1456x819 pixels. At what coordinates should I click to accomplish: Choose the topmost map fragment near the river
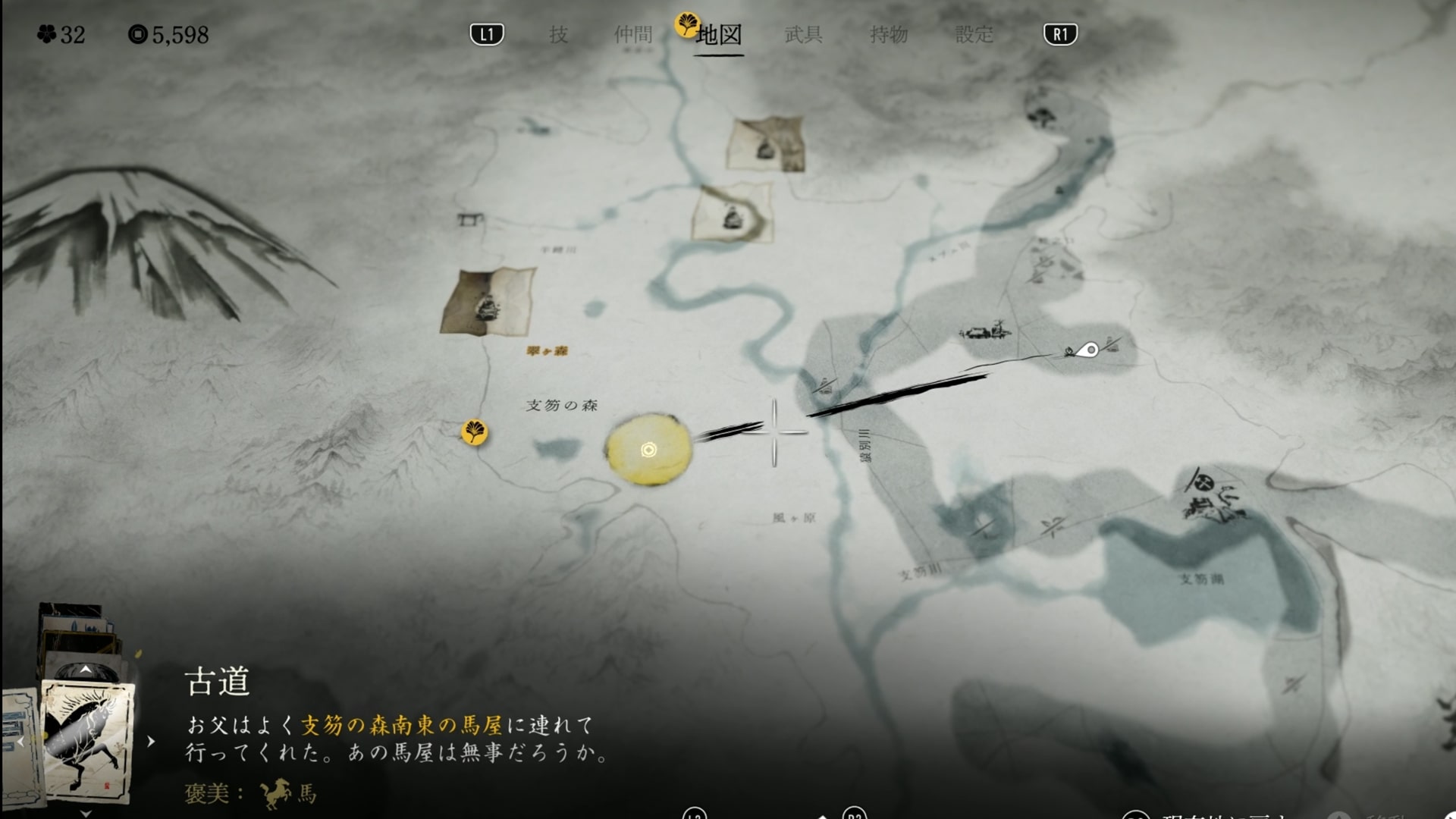[766, 144]
